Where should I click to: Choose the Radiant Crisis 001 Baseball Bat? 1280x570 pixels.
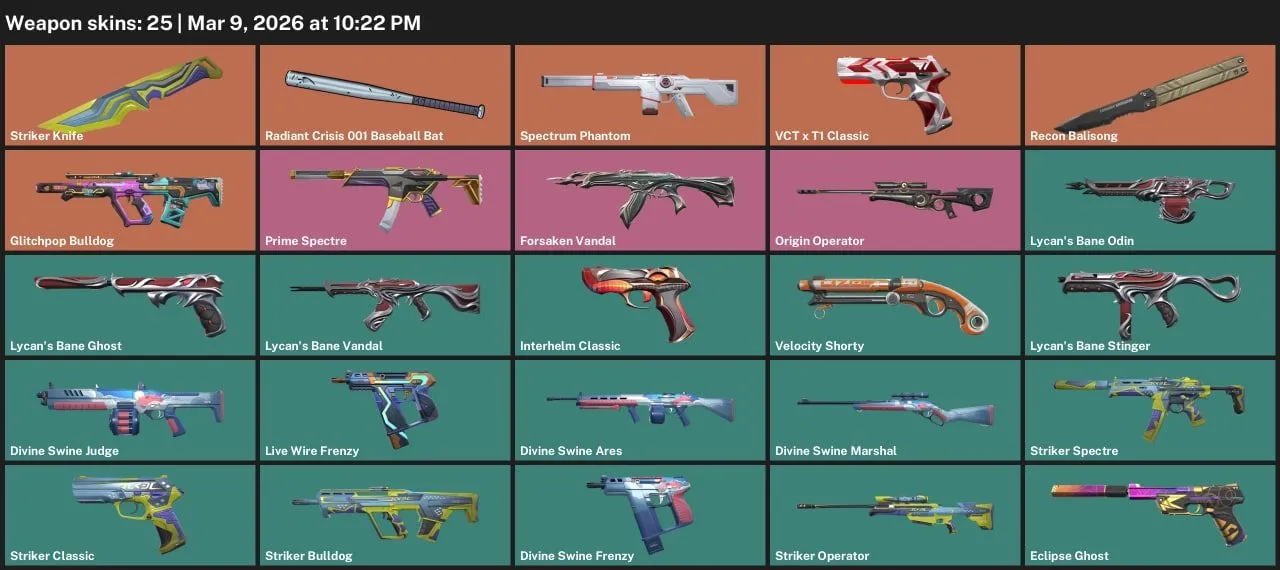click(x=385, y=95)
